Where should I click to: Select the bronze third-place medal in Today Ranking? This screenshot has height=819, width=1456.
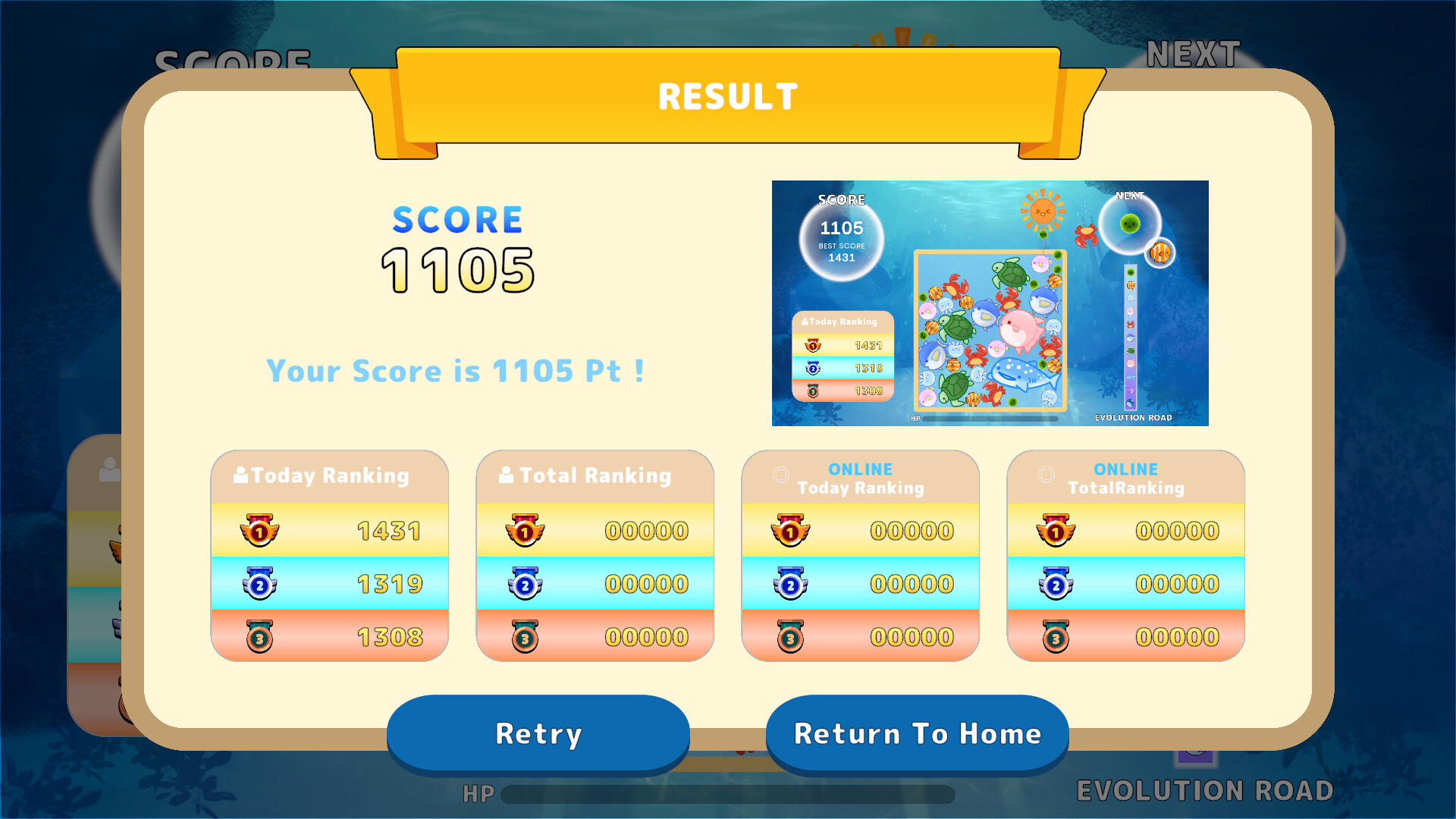coord(260,637)
